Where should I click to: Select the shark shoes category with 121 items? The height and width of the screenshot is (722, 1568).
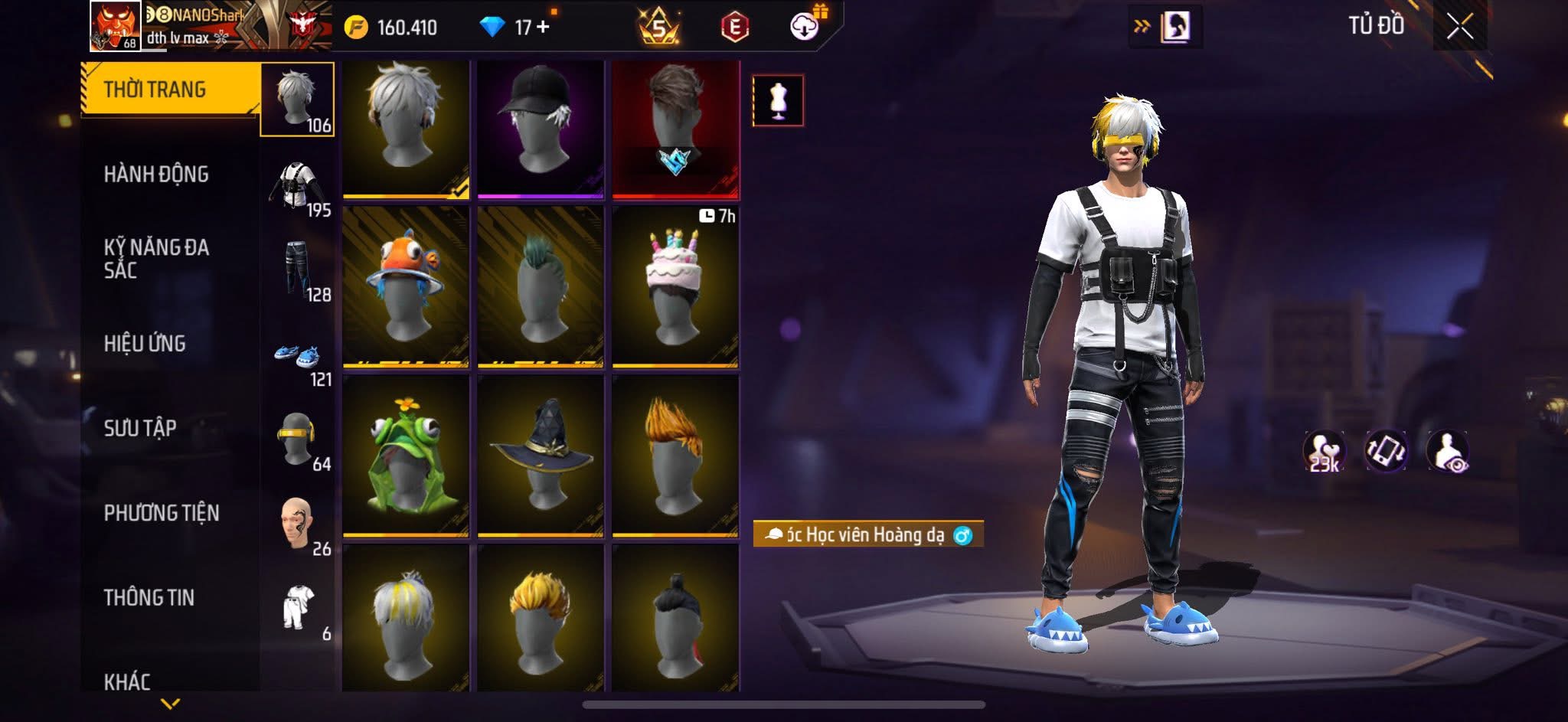click(x=298, y=358)
